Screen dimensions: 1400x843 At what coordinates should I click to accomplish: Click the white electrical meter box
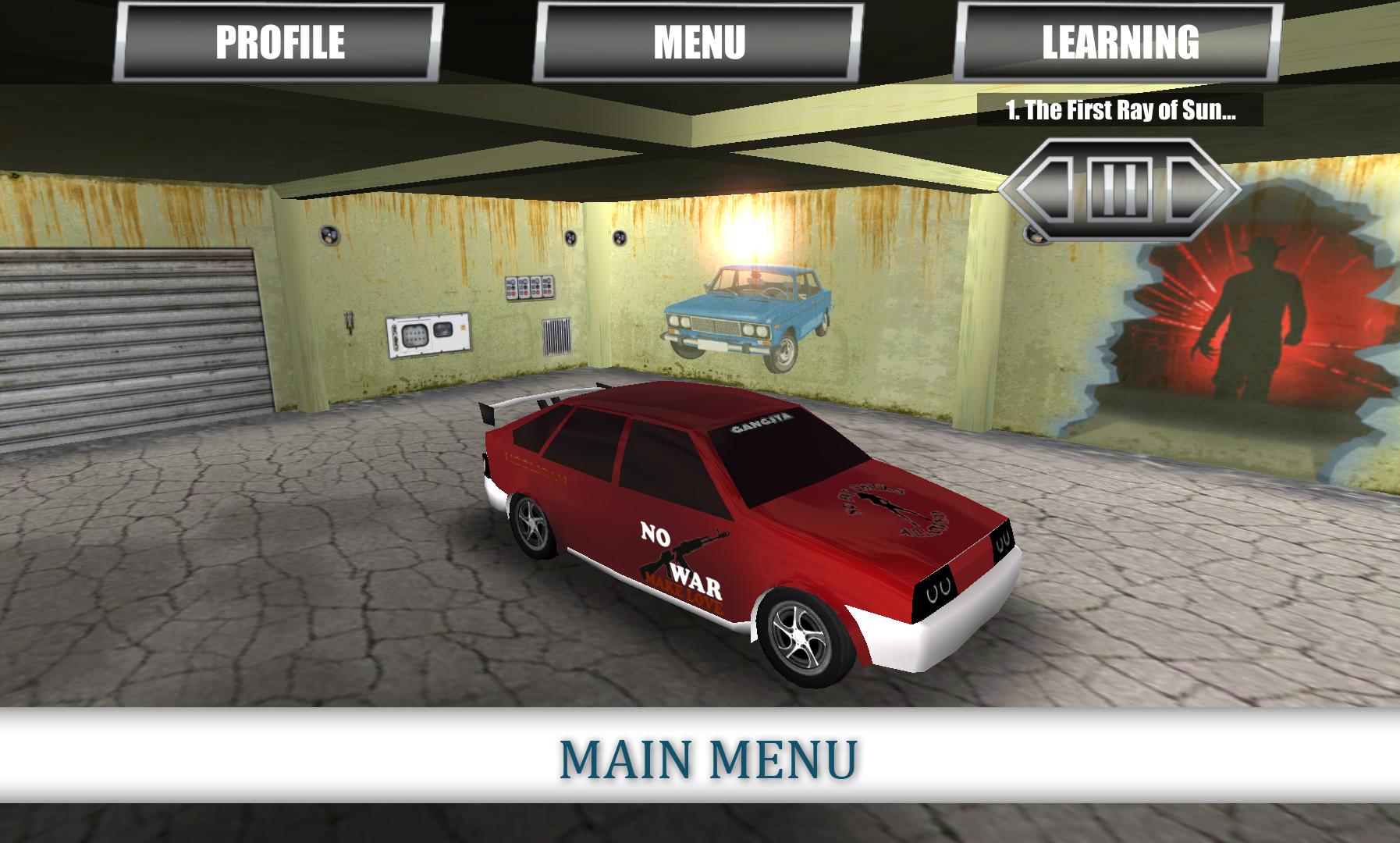427,336
